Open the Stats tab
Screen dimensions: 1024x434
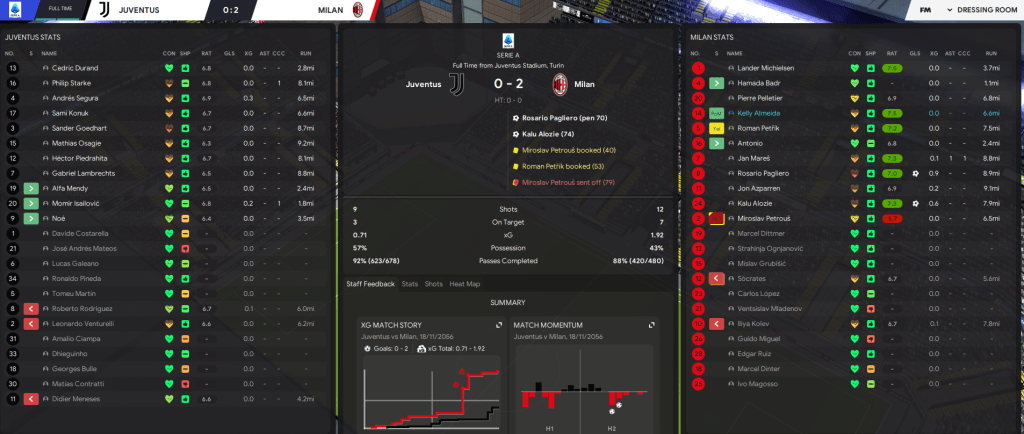click(410, 284)
